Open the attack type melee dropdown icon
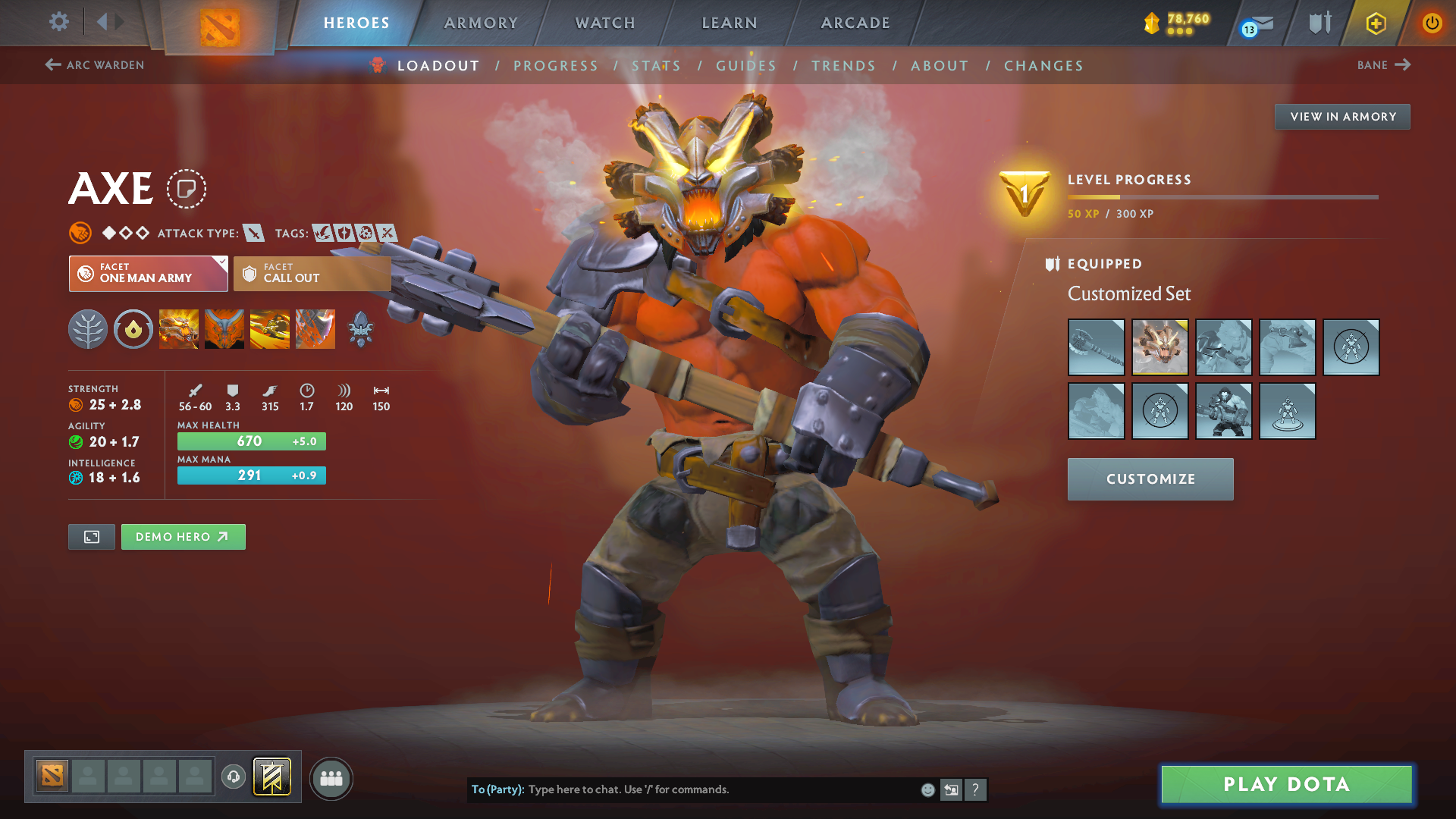Viewport: 1456px width, 819px height. pos(253,233)
